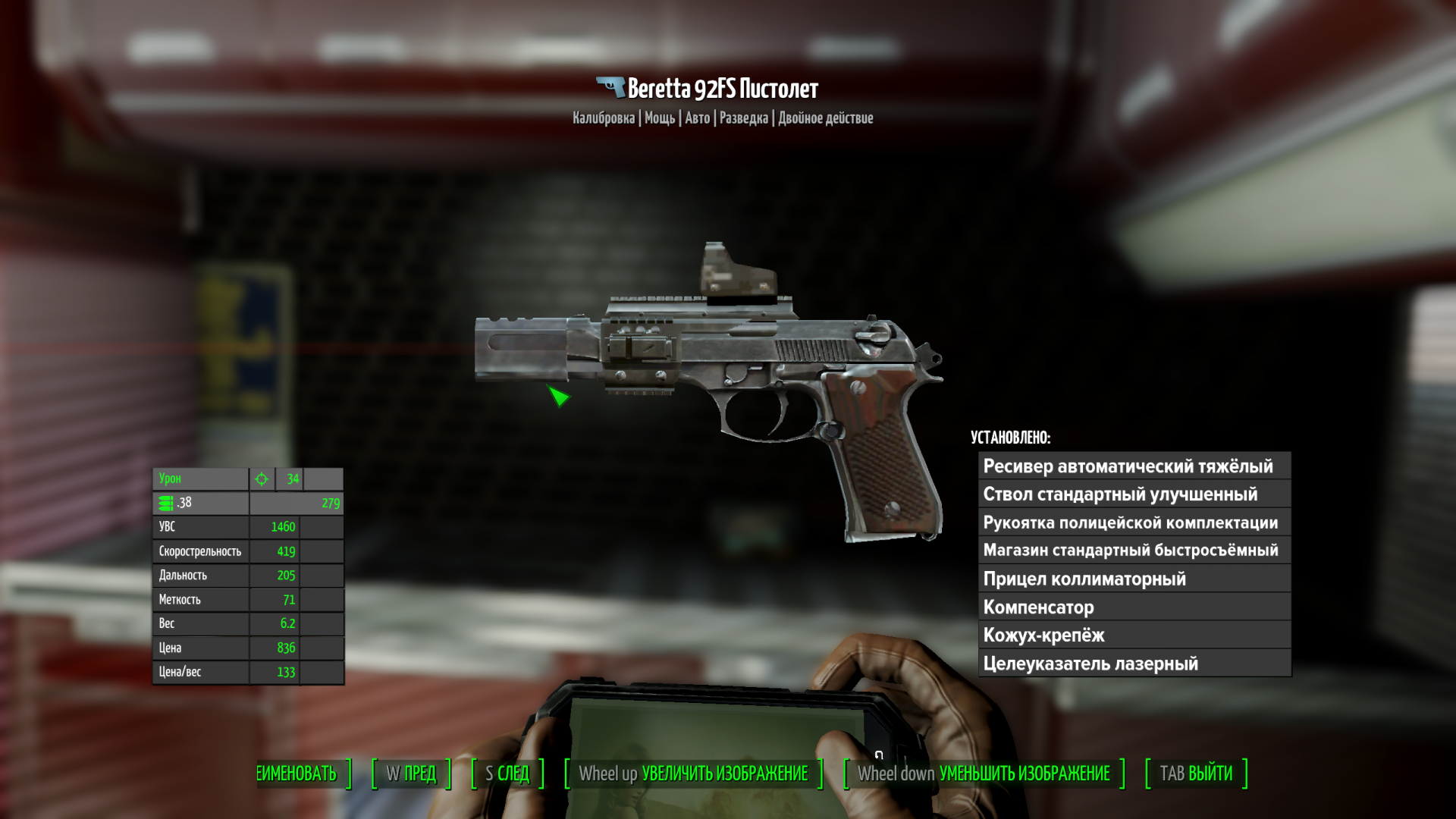Choose УМЕНЬШИТЬ ИЗОБРАЖЕНИЕ to zoom out
The height and width of the screenshot is (819, 1456).
coord(984,773)
